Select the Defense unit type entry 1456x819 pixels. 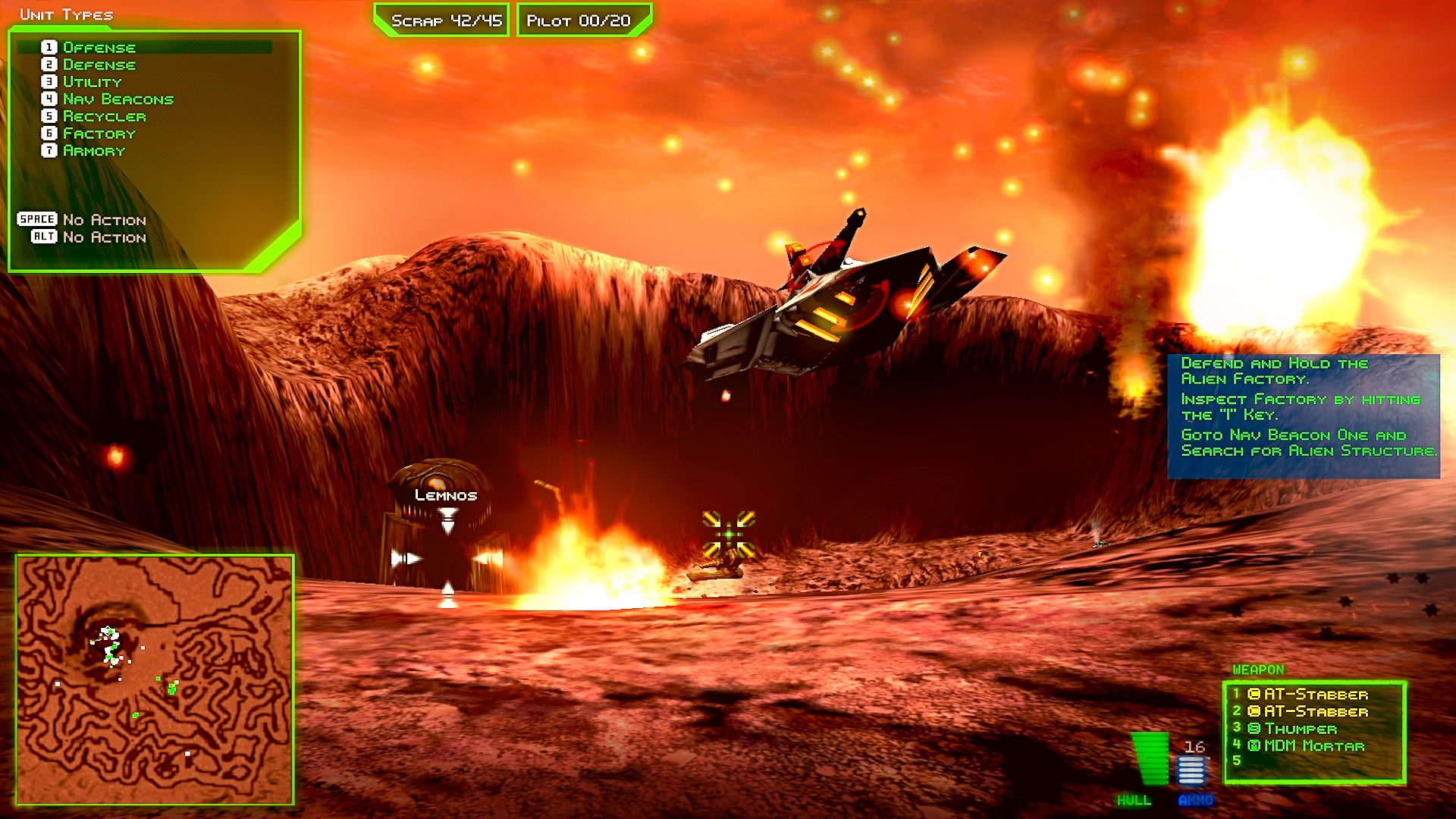[99, 64]
